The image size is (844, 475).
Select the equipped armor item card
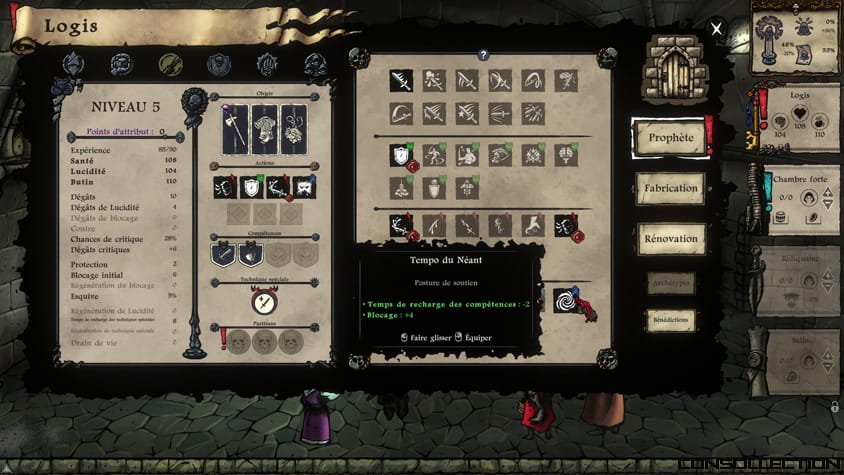[264, 130]
